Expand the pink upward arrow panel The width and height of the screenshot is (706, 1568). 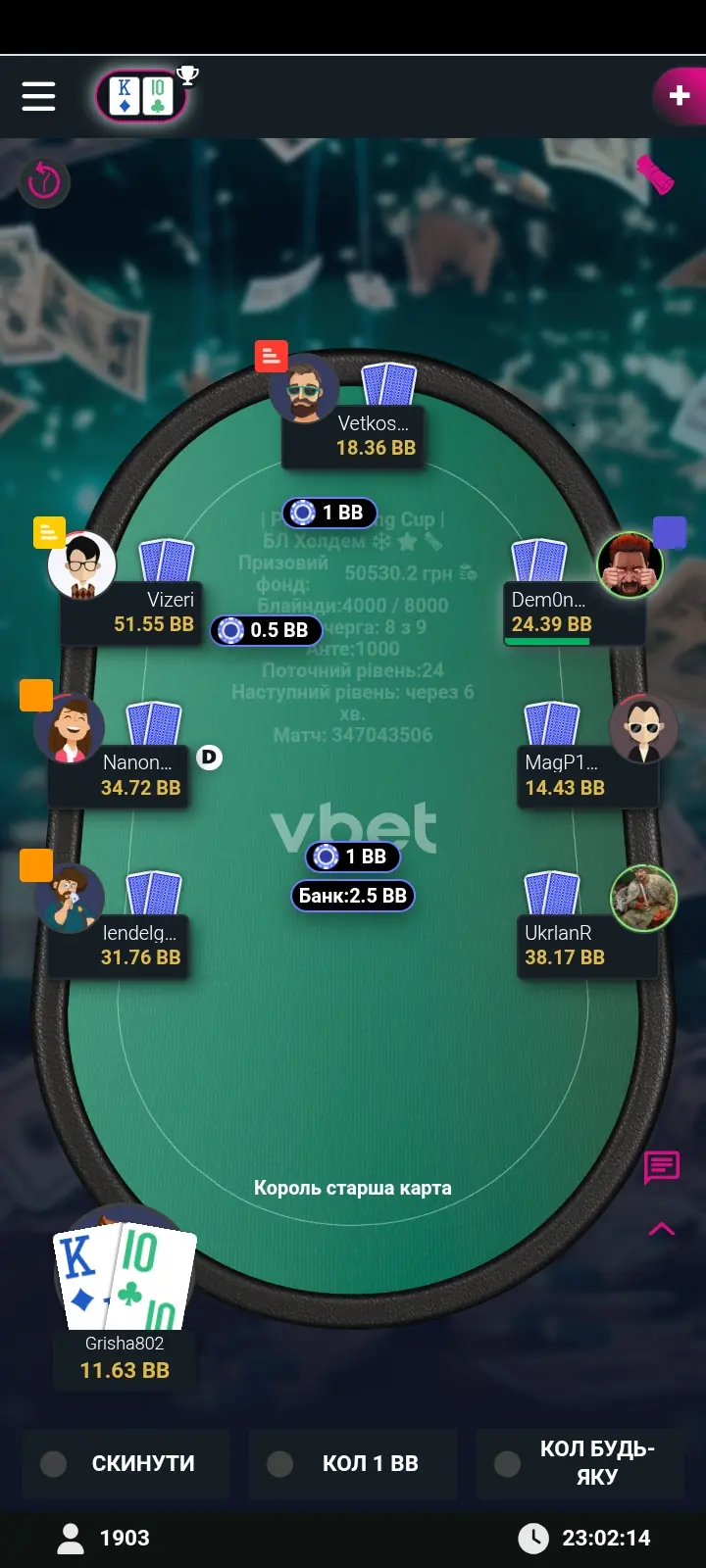point(662,1229)
